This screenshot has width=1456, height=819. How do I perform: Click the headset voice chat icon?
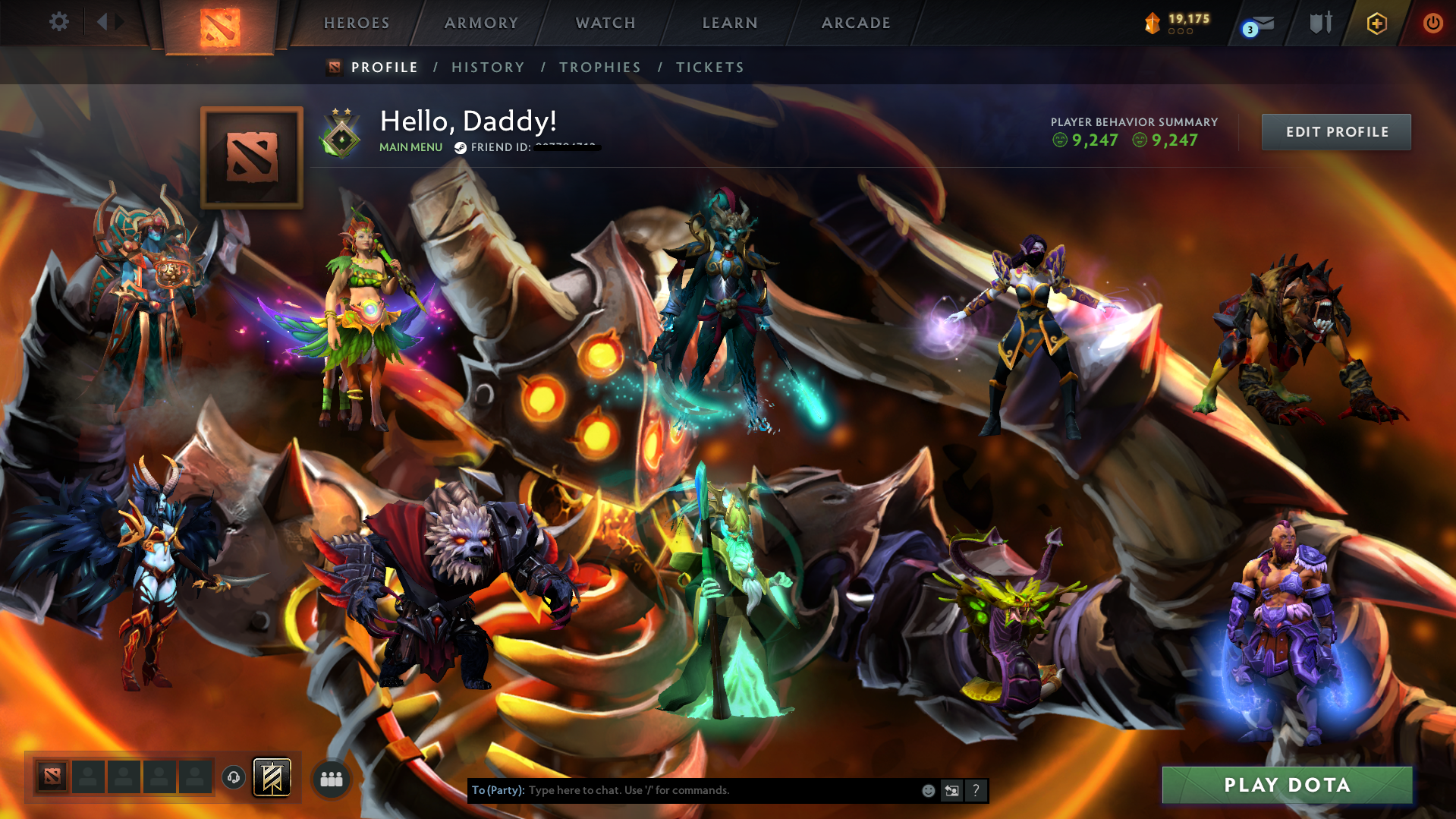[234, 776]
